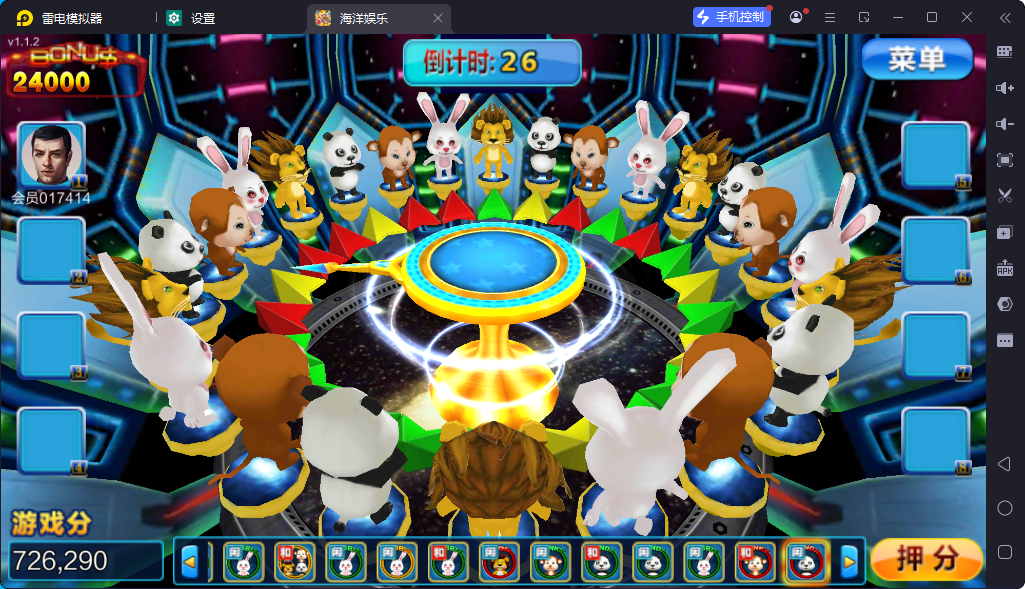Select the avatar of player 会员017414
1025x589 pixels.
52,155
